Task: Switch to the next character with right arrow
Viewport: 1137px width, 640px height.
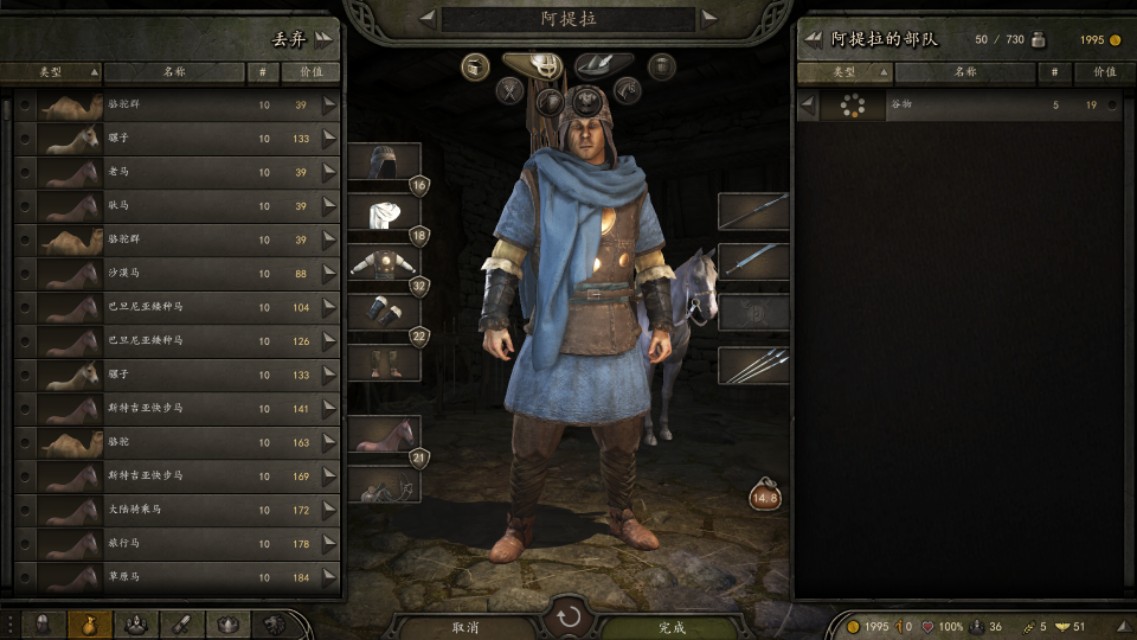Action: coord(709,18)
